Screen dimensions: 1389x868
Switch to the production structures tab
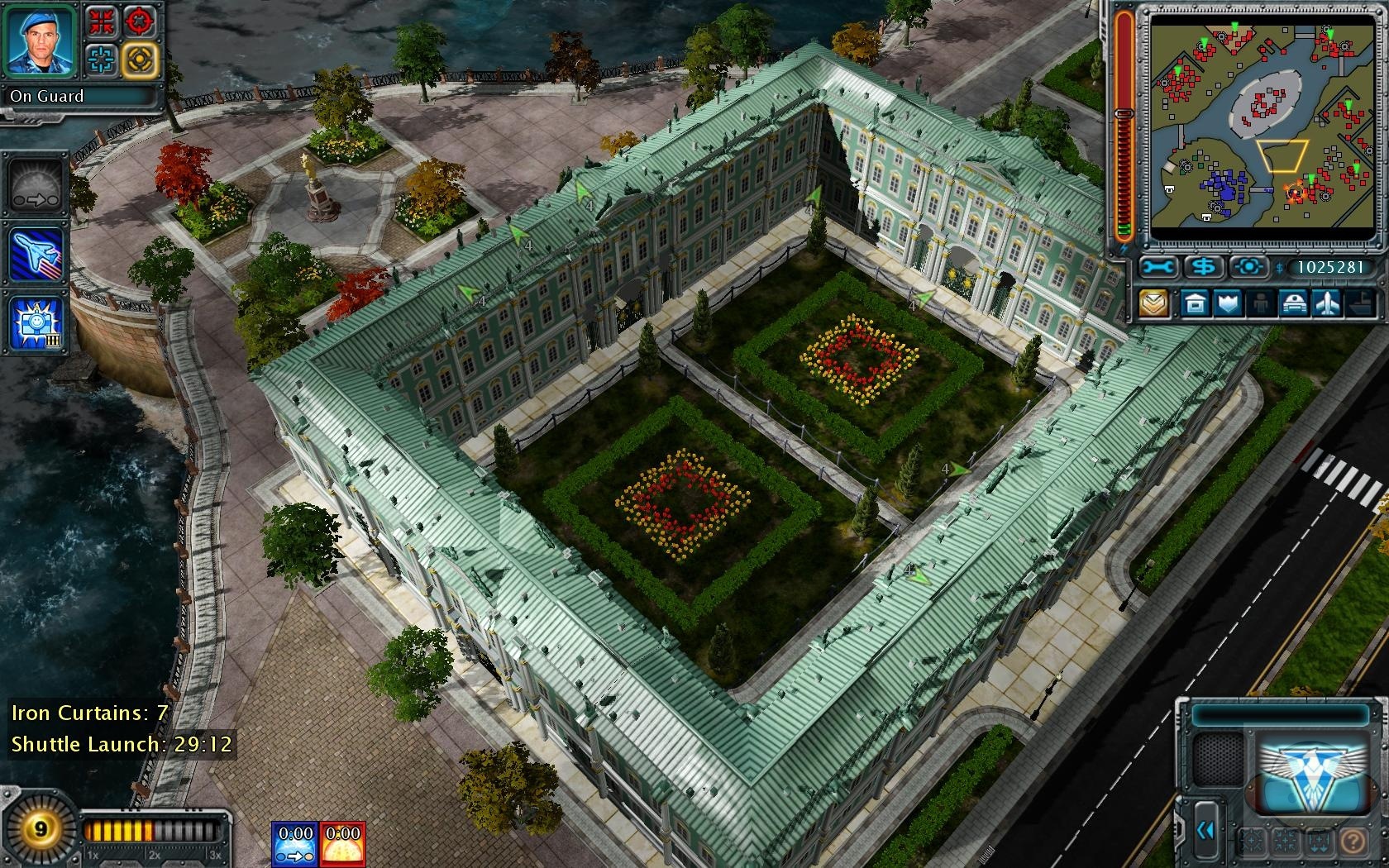(x=1196, y=303)
